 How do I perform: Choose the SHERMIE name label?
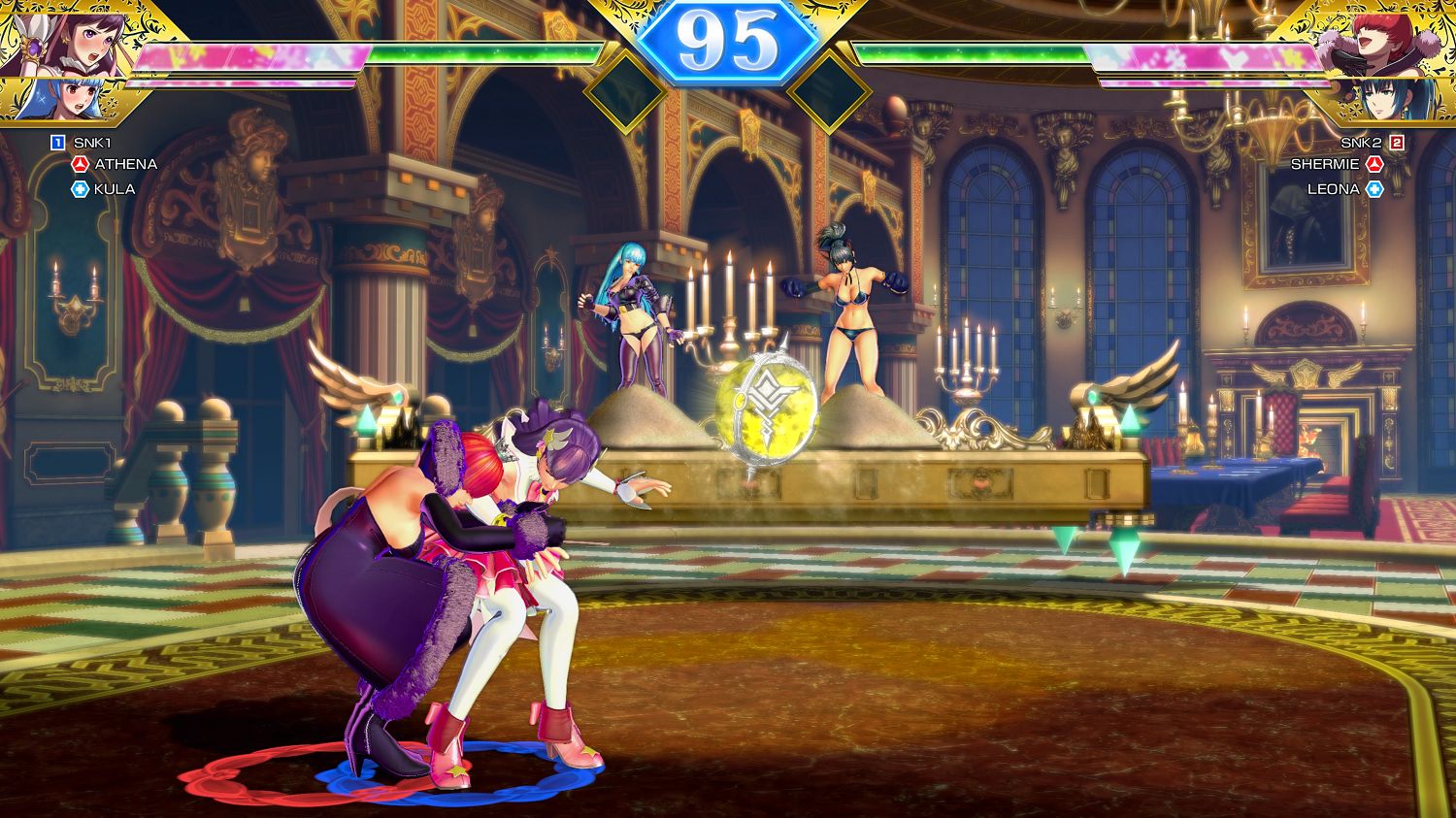[1326, 164]
